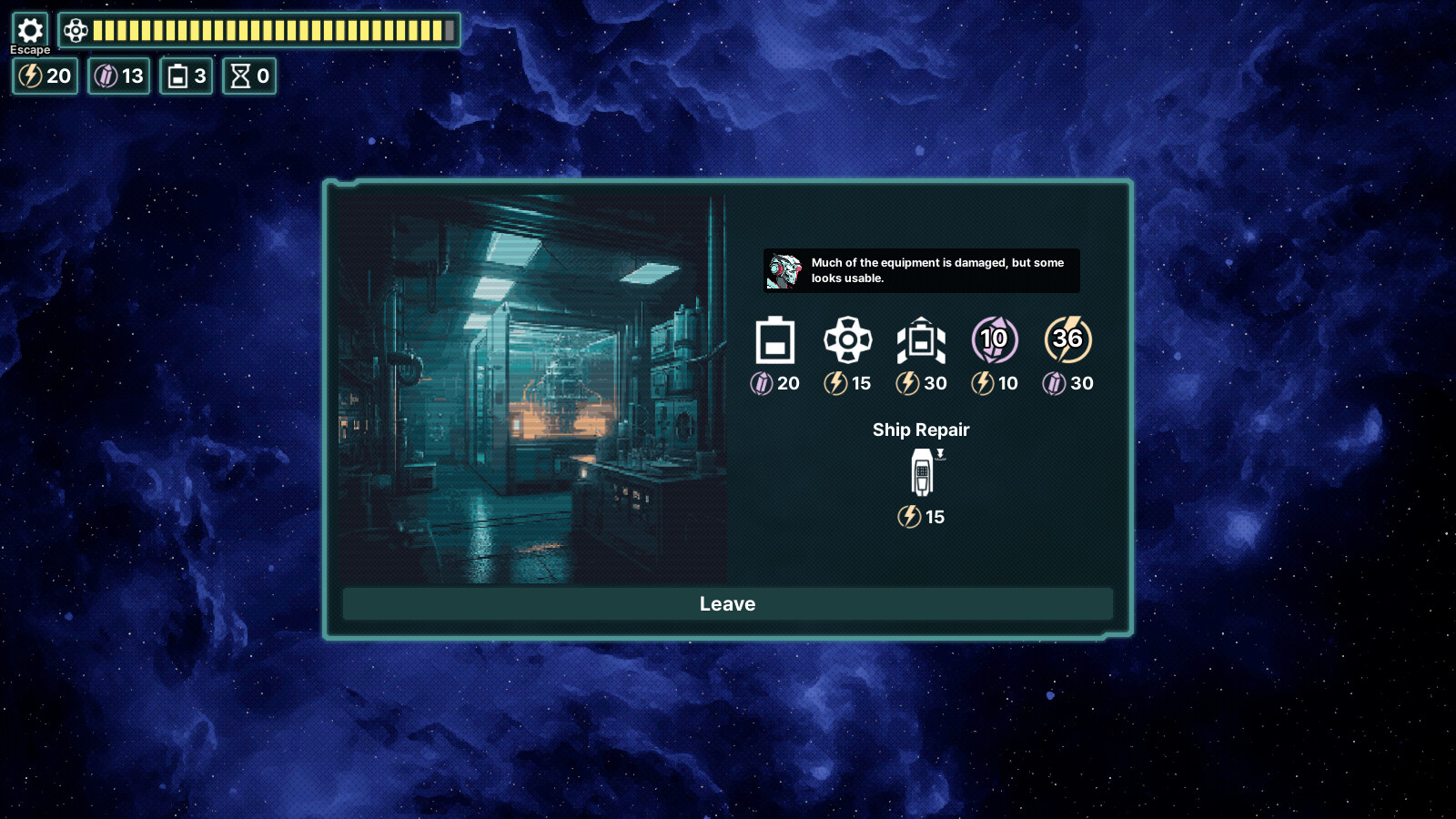Click the crystal counter showing 13

coord(117,76)
